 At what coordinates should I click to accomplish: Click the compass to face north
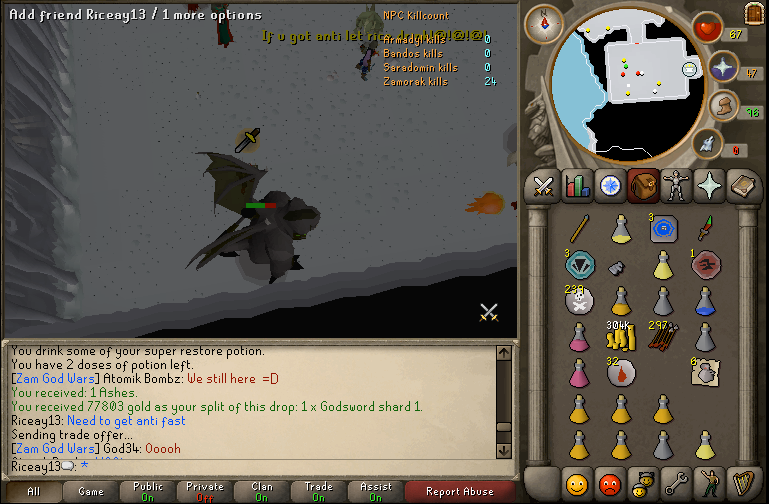(x=545, y=19)
